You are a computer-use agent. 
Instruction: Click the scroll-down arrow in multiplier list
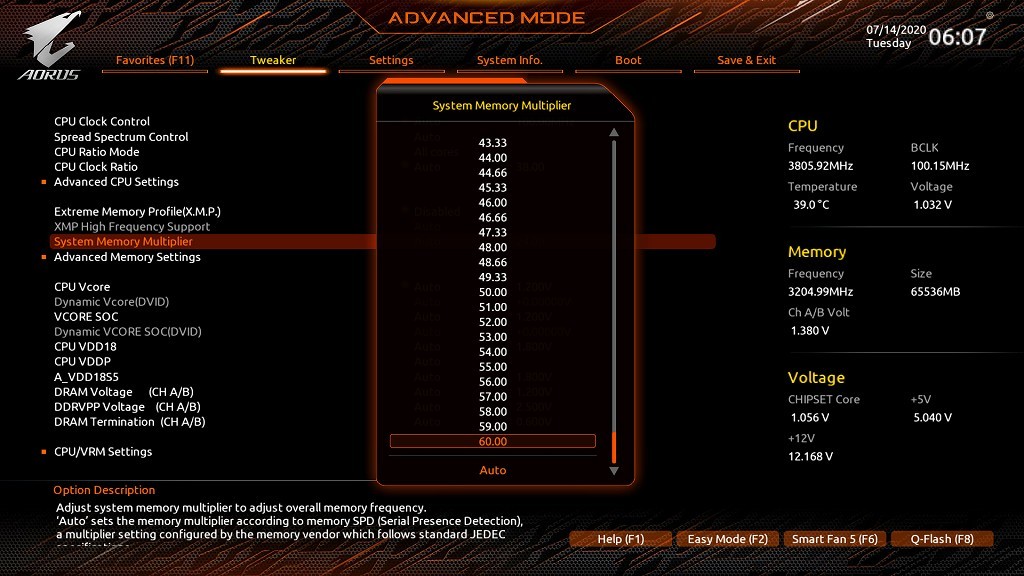pos(614,470)
